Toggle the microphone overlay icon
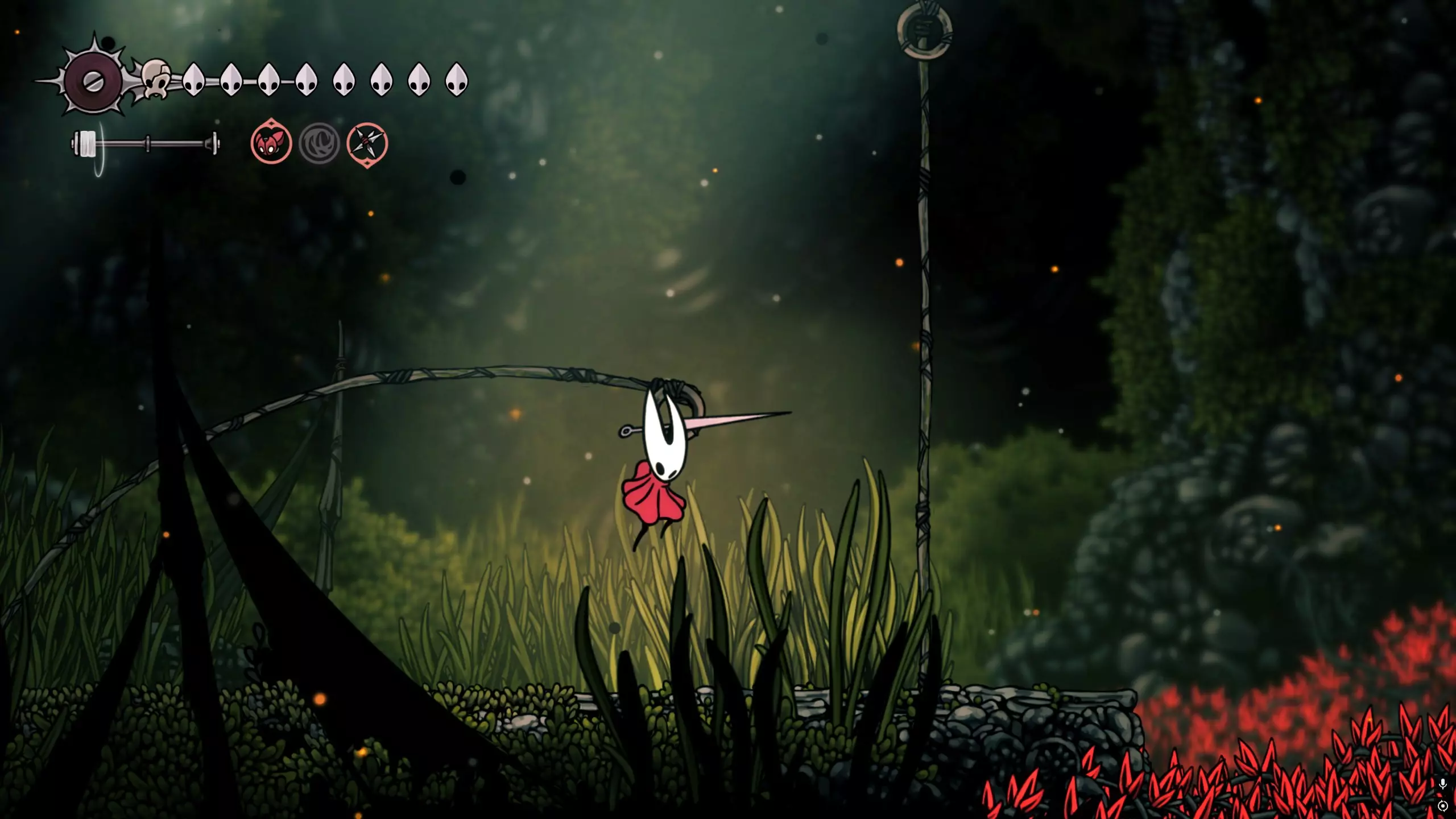The width and height of the screenshot is (1456, 819). tap(1442, 784)
